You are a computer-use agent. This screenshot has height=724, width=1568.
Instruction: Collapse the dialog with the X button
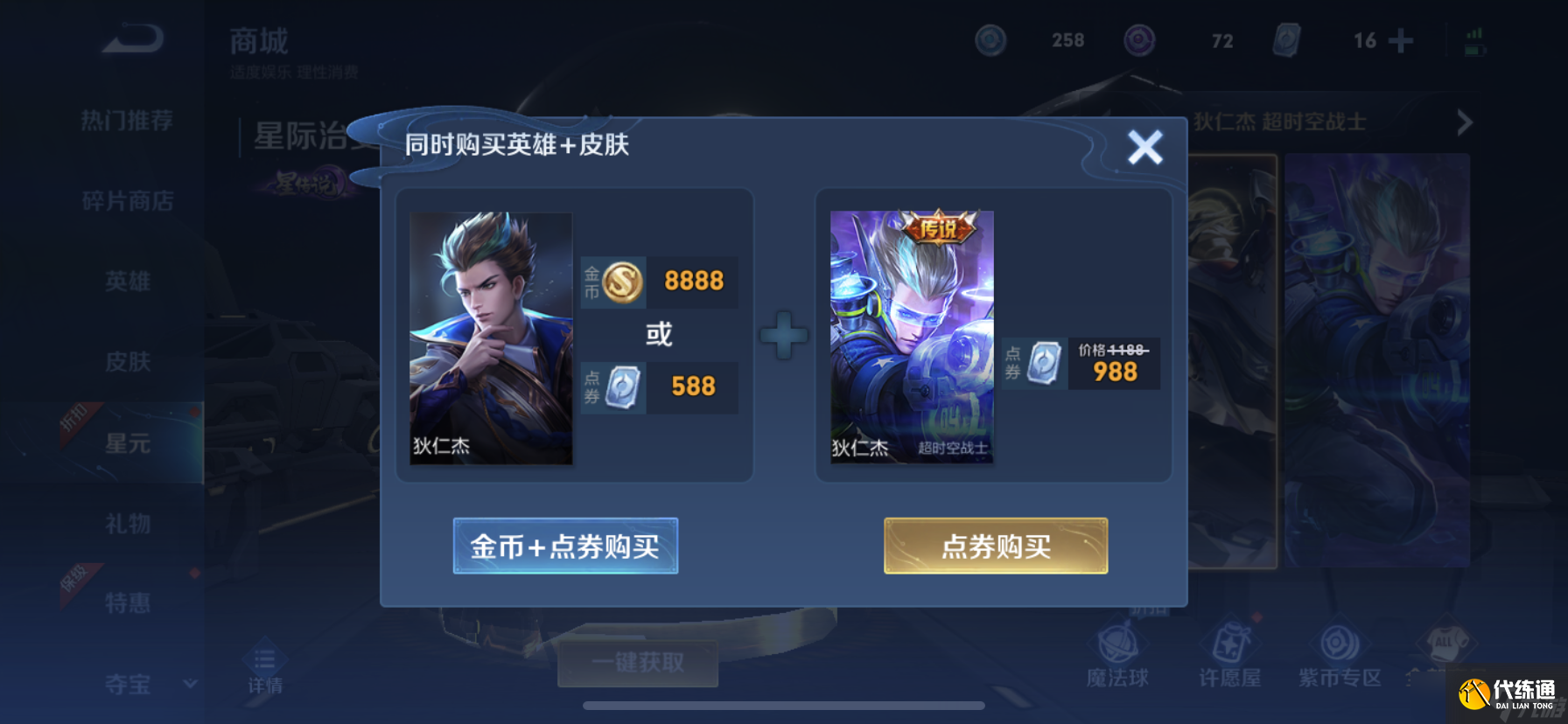point(1146,147)
